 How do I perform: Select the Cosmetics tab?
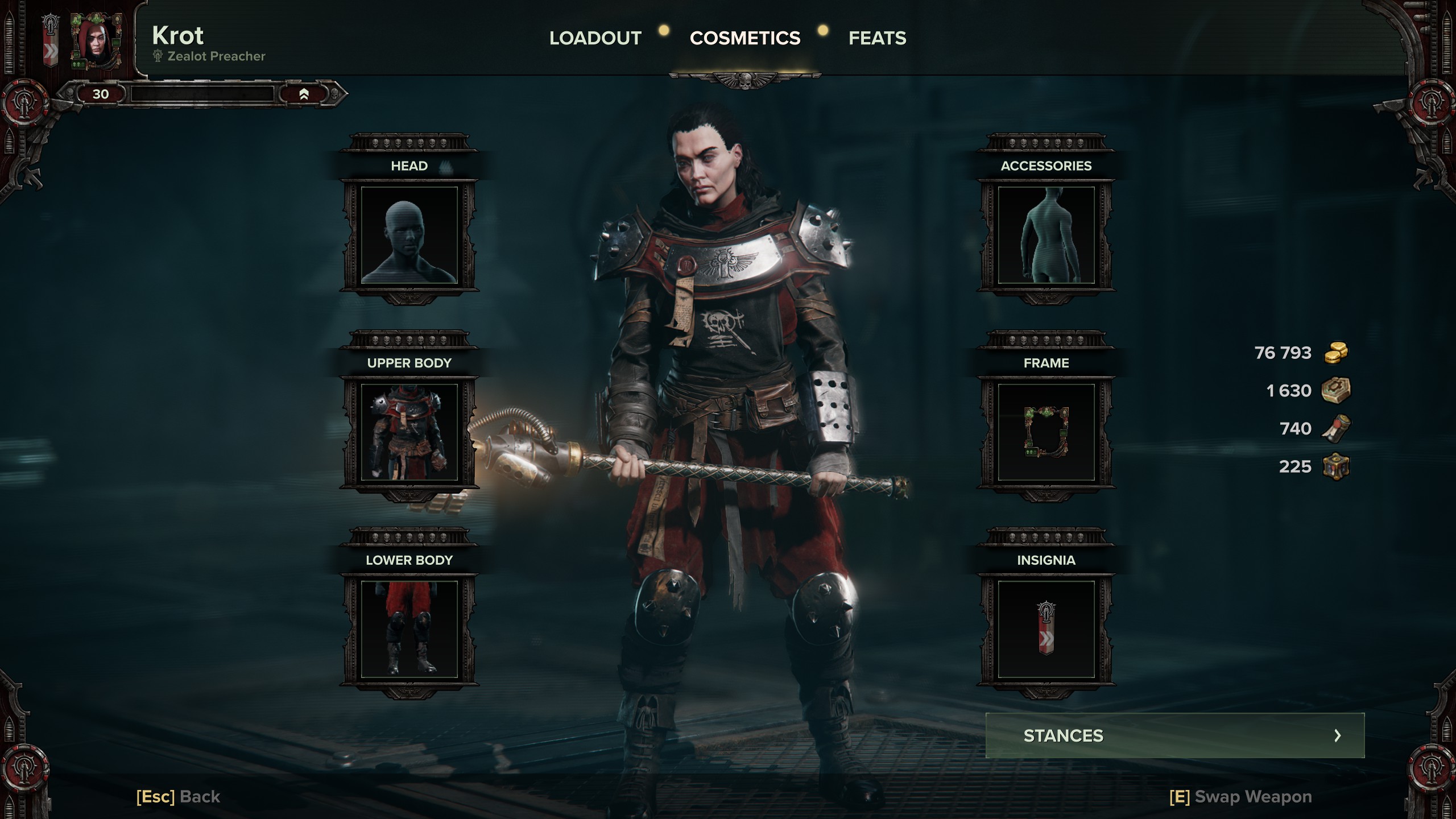pyautogui.click(x=744, y=38)
